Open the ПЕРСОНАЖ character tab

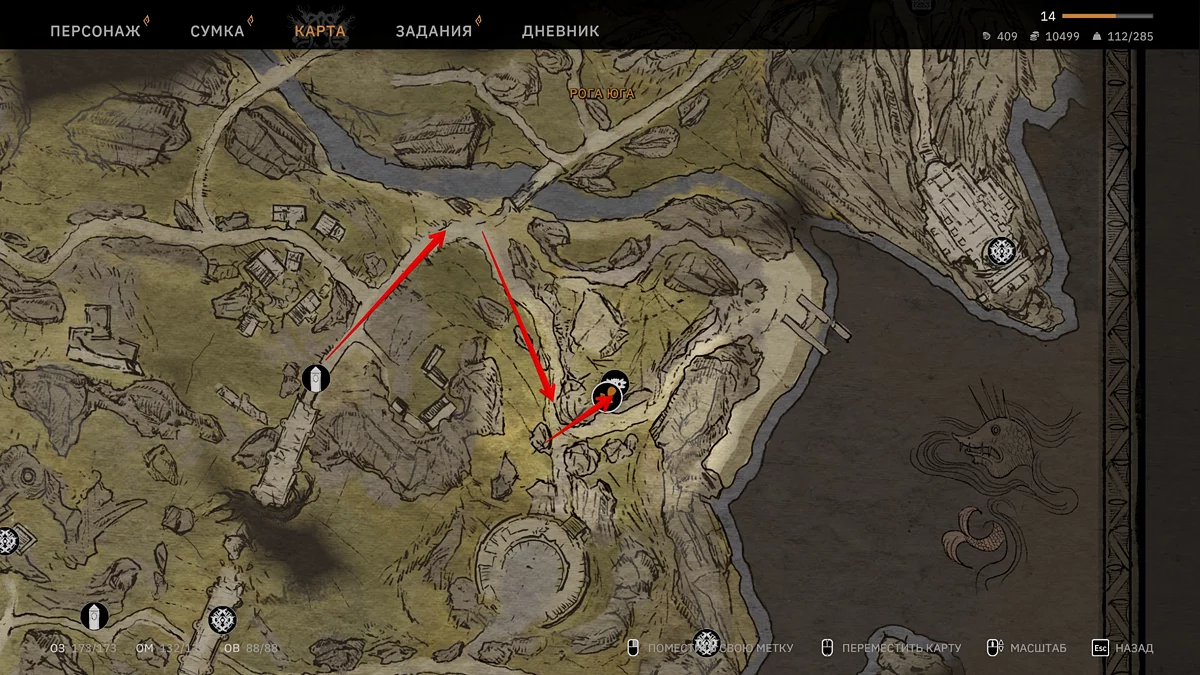click(x=95, y=30)
